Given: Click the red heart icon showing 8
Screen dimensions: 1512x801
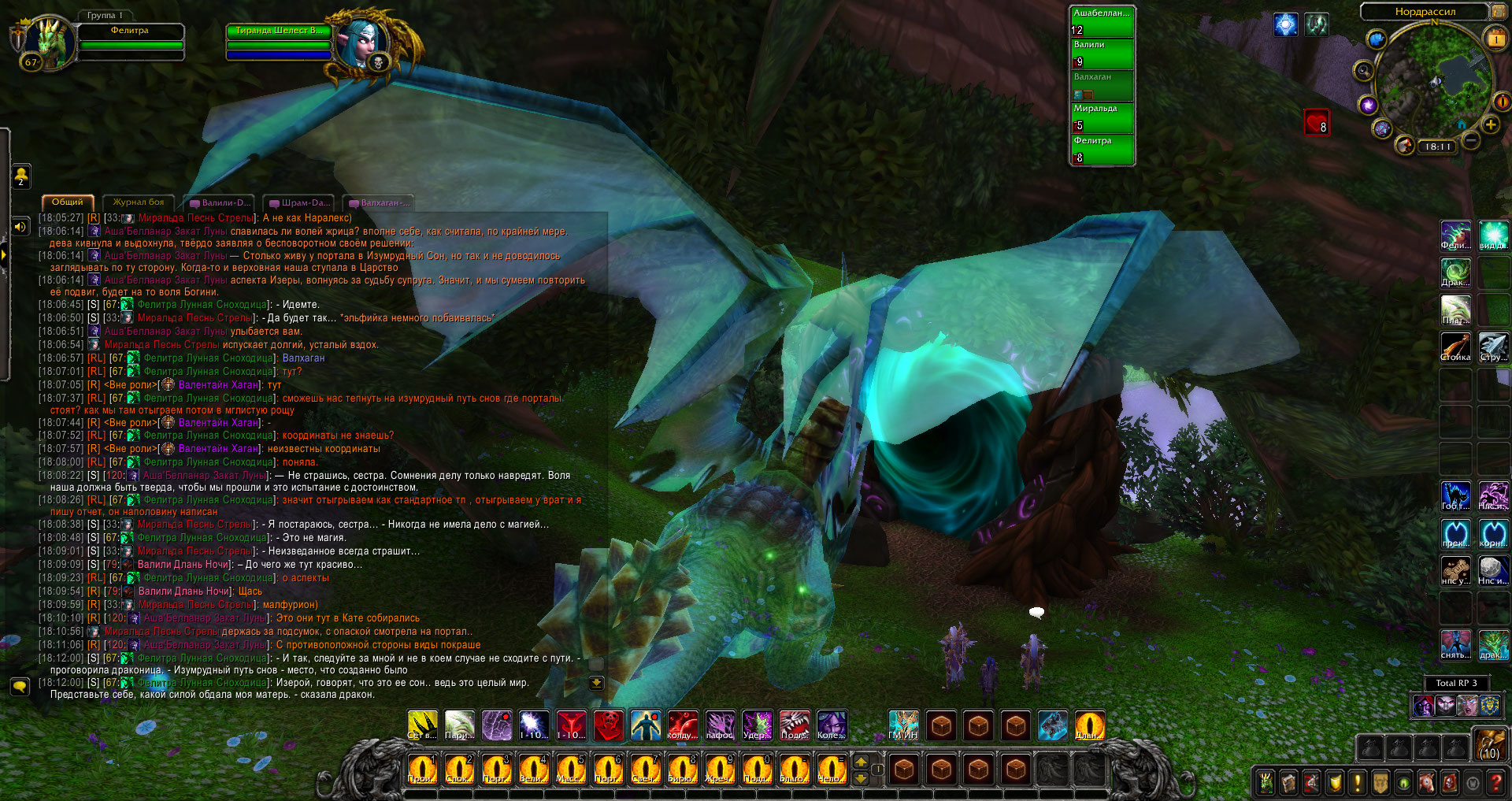Looking at the screenshot, I should (x=1317, y=122).
